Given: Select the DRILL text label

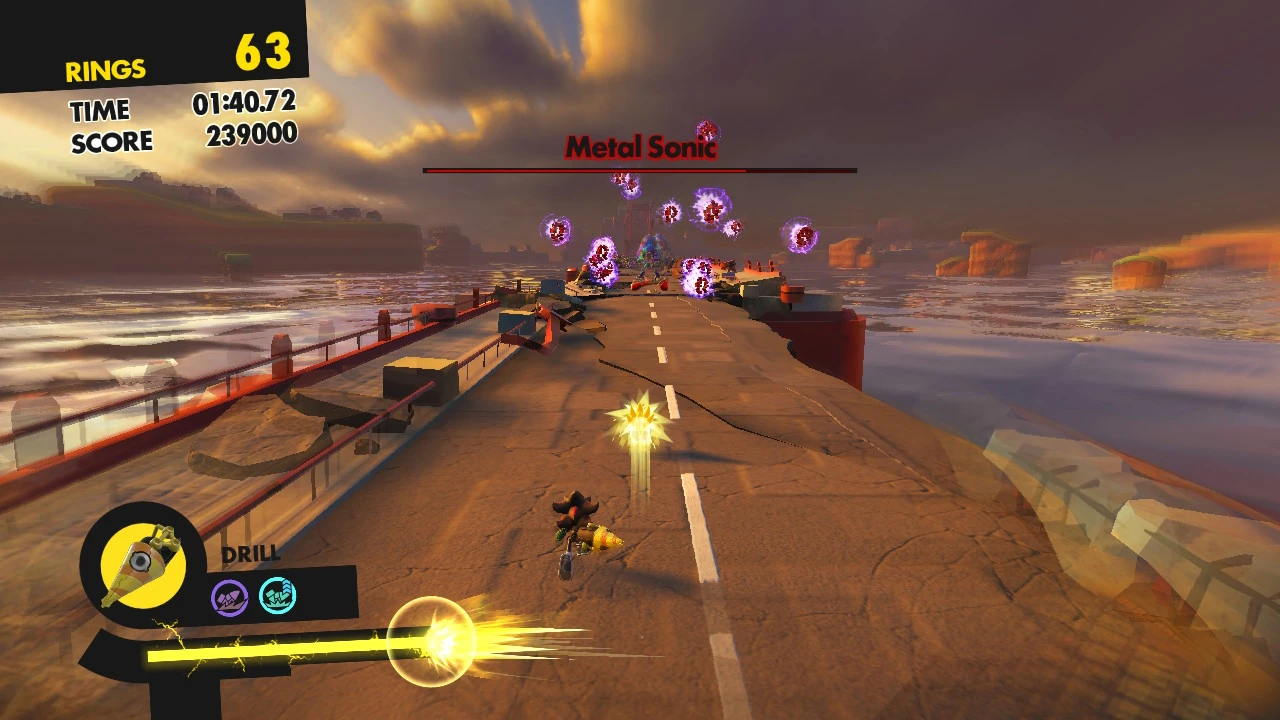Looking at the screenshot, I should 249,551.
